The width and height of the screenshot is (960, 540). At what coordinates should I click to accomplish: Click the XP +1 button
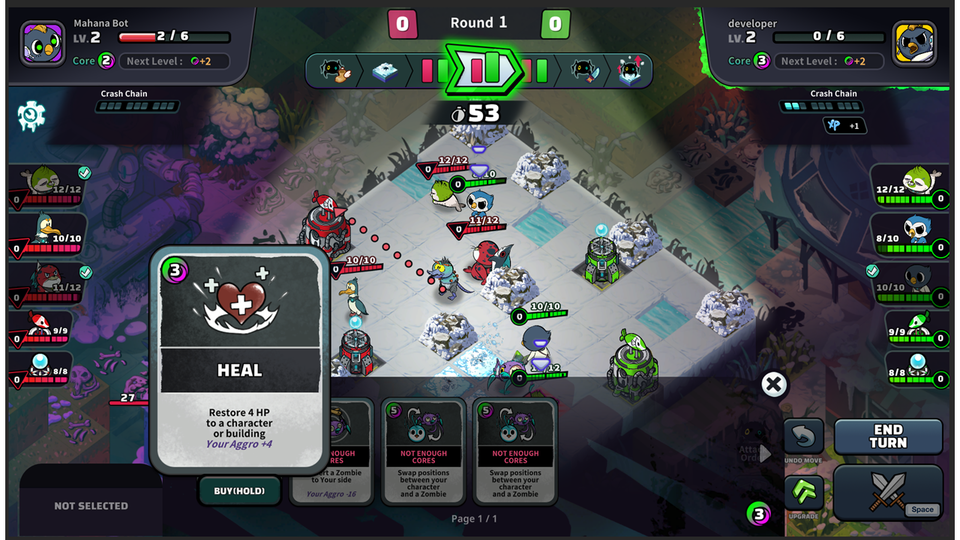(844, 125)
